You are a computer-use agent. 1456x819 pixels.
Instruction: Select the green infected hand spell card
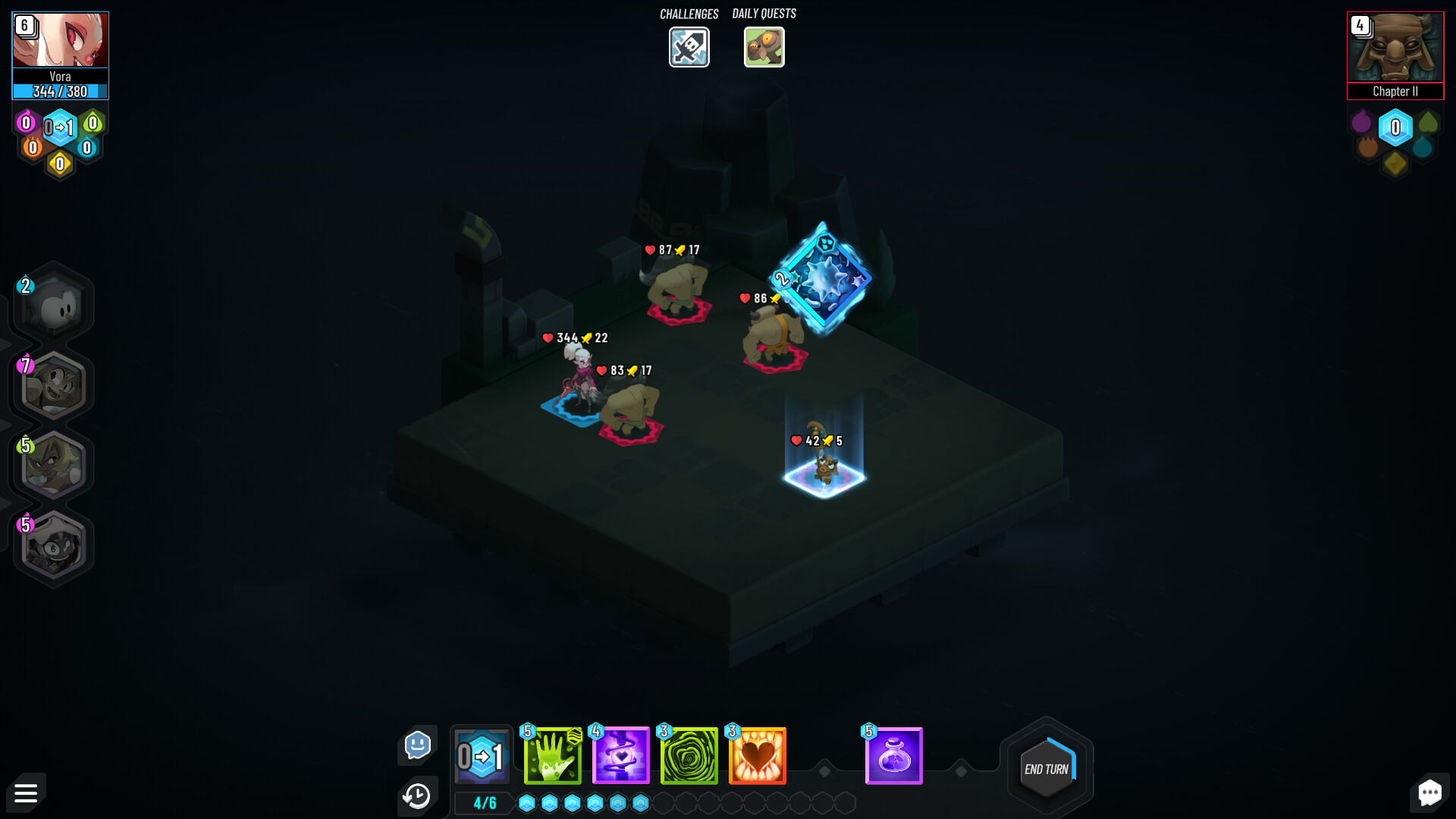(x=551, y=755)
